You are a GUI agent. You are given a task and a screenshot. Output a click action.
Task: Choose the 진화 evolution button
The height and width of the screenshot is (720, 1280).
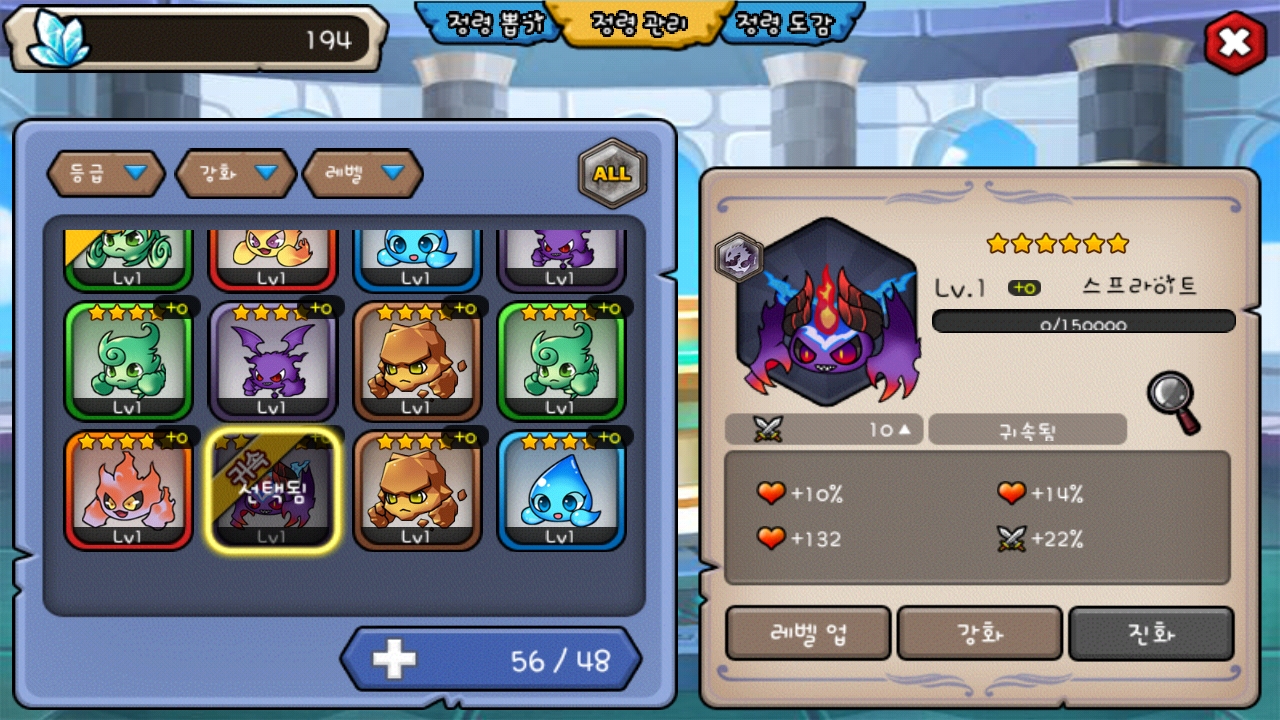tap(1151, 633)
